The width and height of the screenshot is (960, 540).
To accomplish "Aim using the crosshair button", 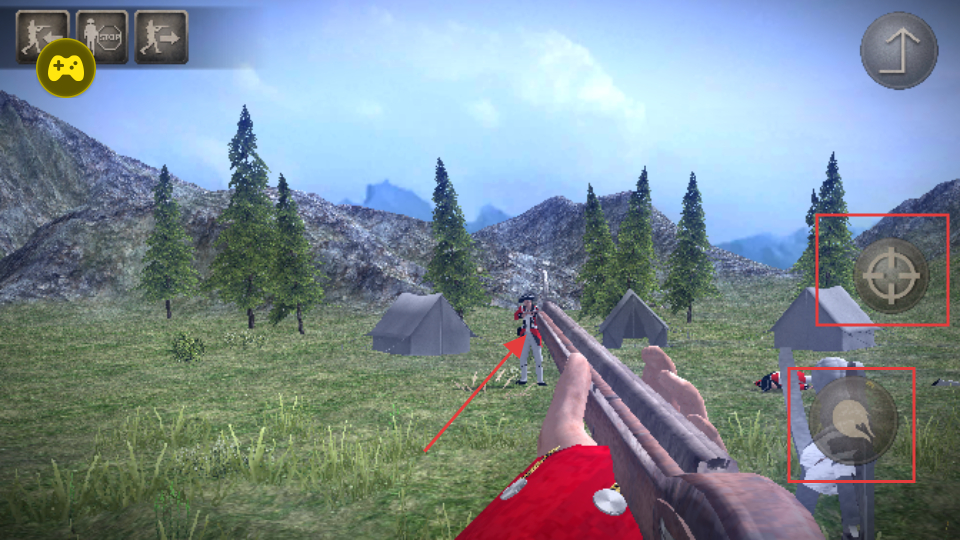I will pos(890,276).
